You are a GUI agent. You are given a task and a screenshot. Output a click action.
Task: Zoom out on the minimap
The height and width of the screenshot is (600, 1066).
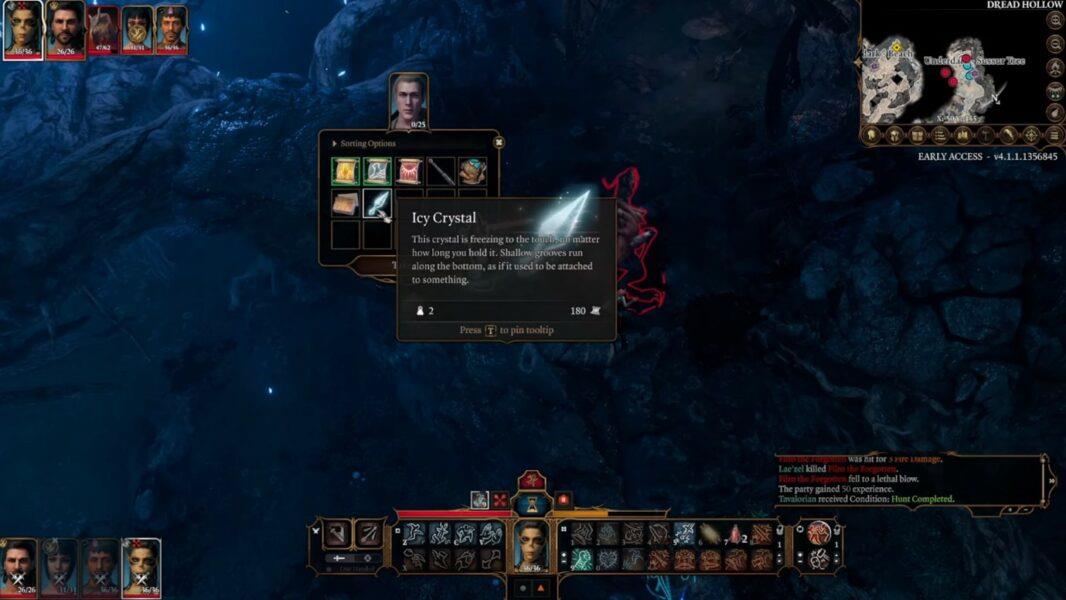[x=1055, y=44]
